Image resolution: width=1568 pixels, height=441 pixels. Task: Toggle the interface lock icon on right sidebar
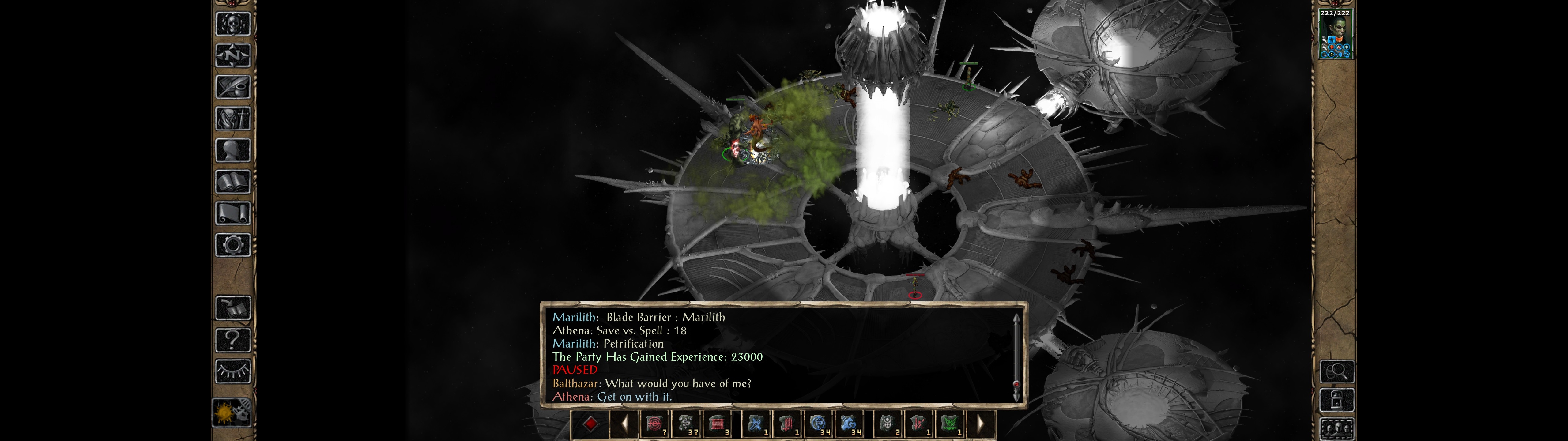1337,400
